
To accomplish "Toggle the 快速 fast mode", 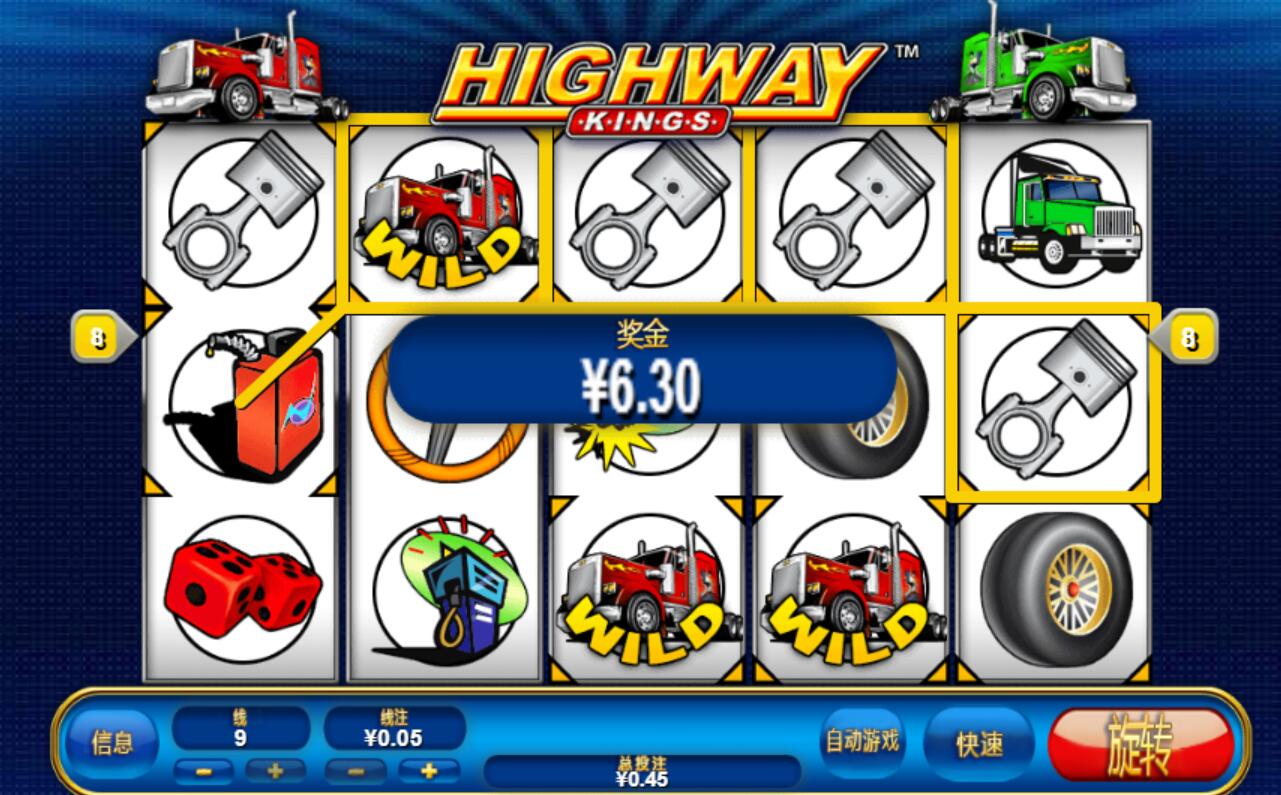I will (979, 745).
